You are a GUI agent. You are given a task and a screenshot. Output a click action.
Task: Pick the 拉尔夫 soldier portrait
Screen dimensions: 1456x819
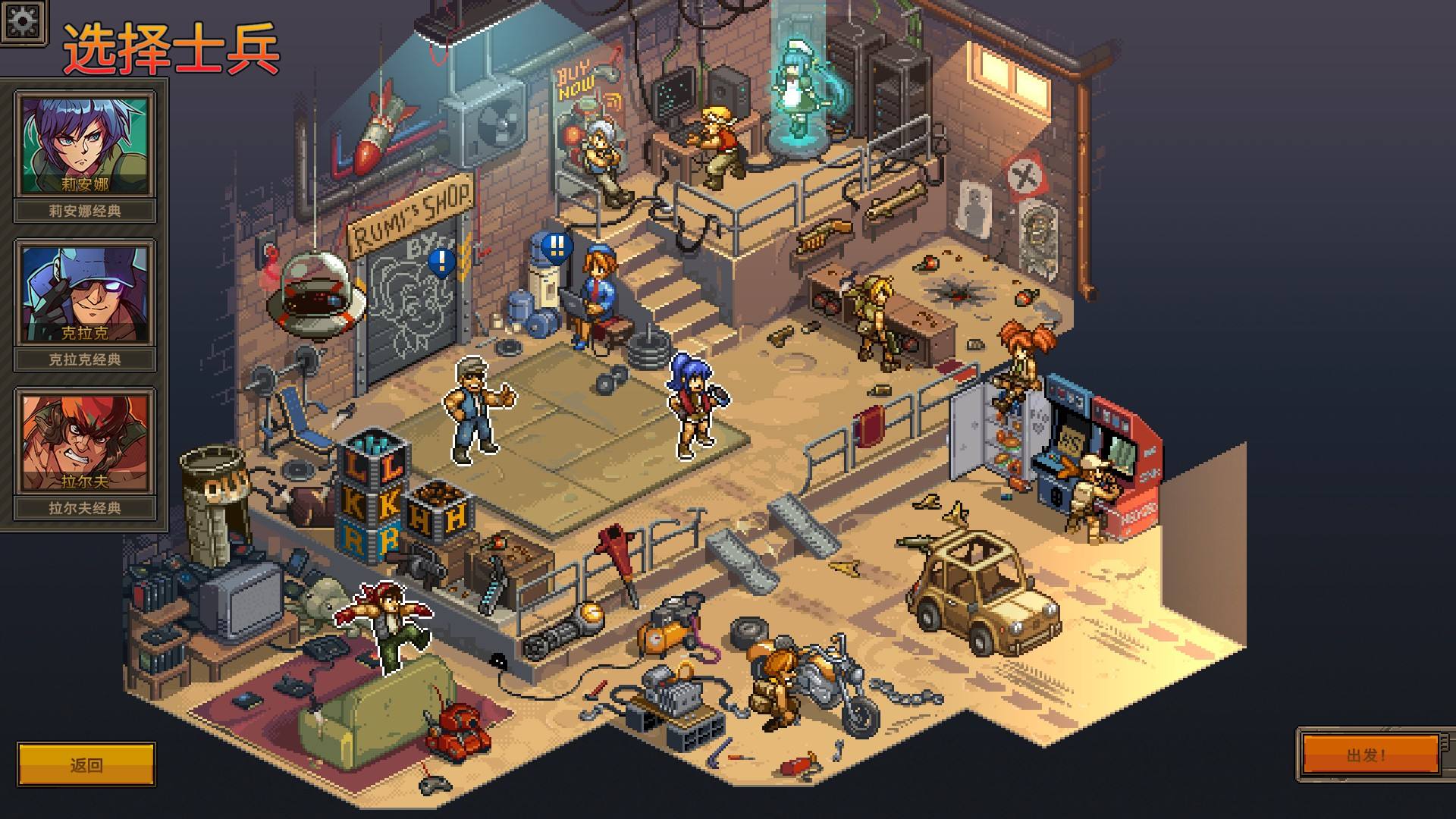85,443
